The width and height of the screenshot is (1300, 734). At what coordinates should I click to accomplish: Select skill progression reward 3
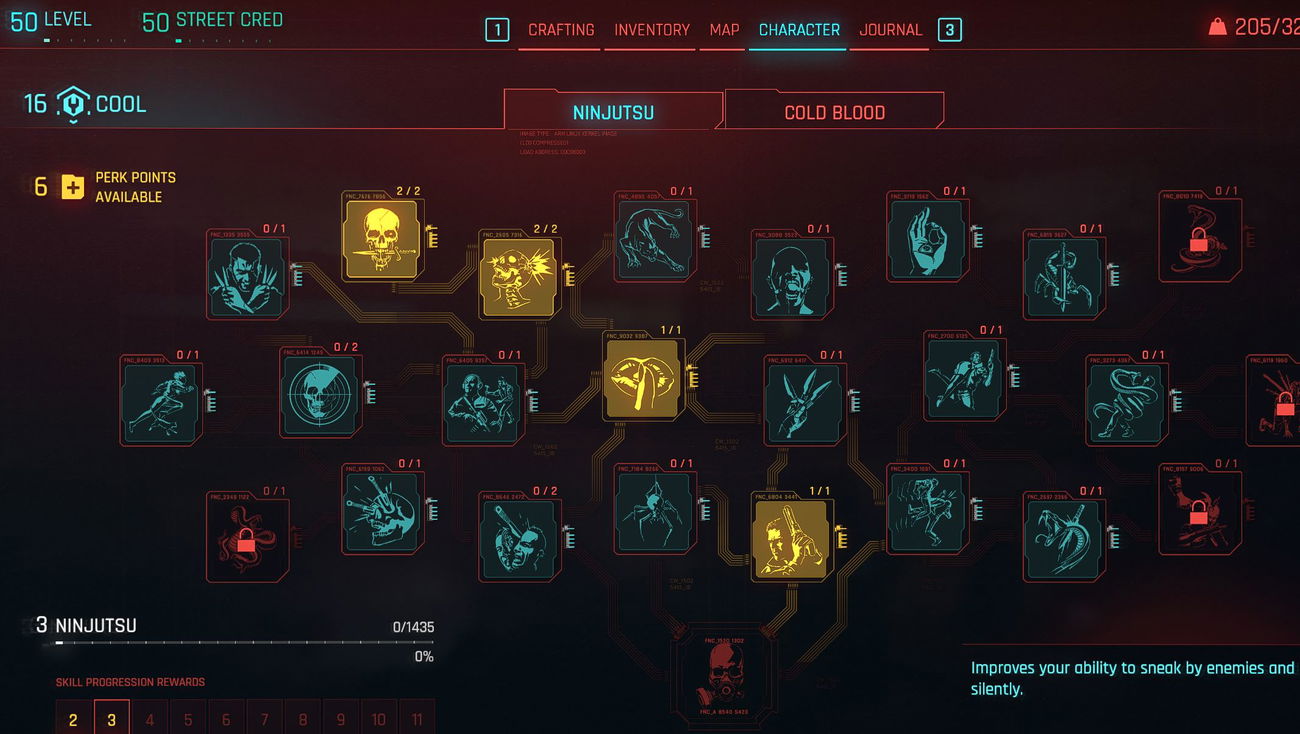(x=112, y=719)
